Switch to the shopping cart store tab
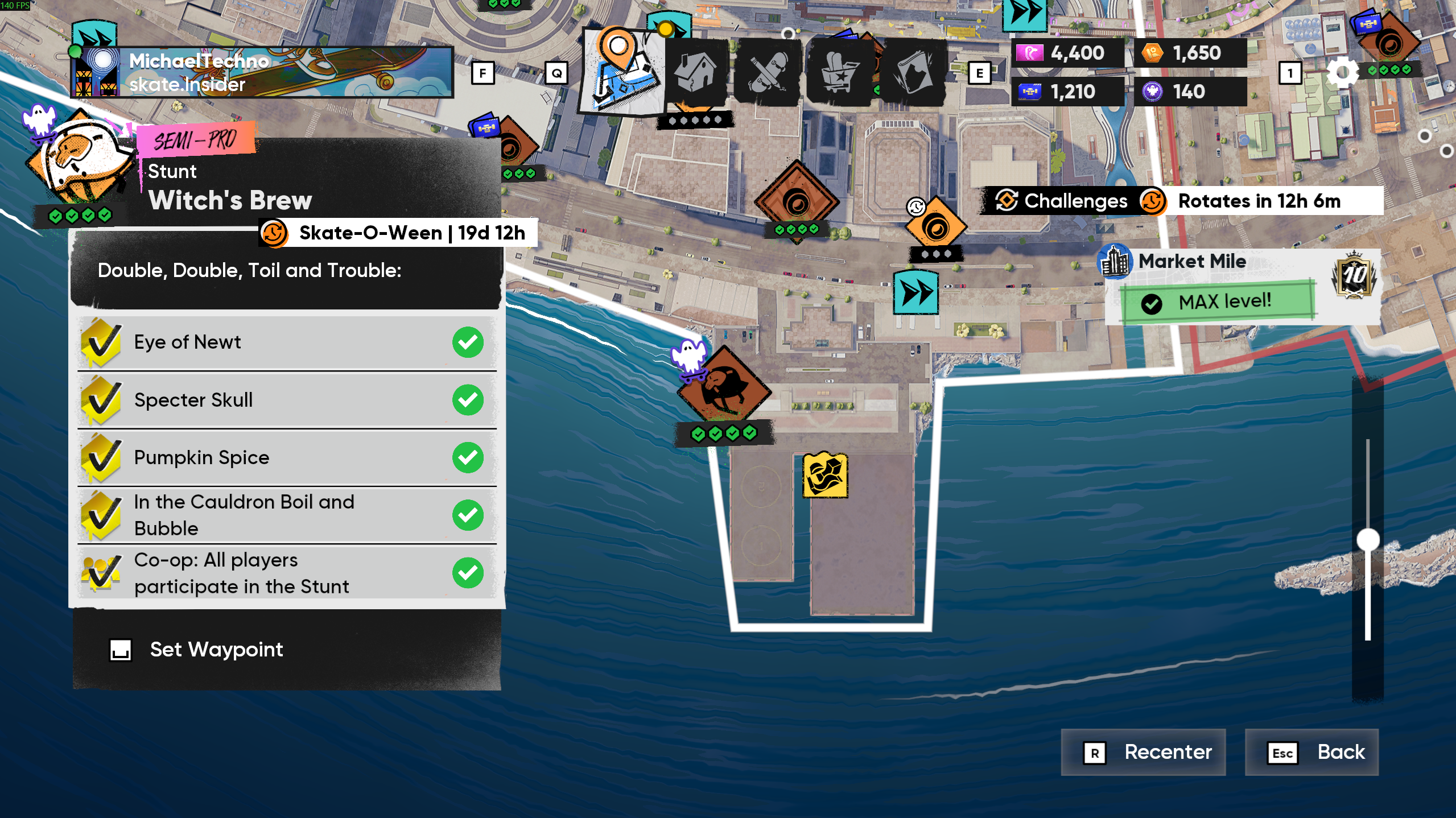This screenshot has width=1456, height=818. click(839, 72)
